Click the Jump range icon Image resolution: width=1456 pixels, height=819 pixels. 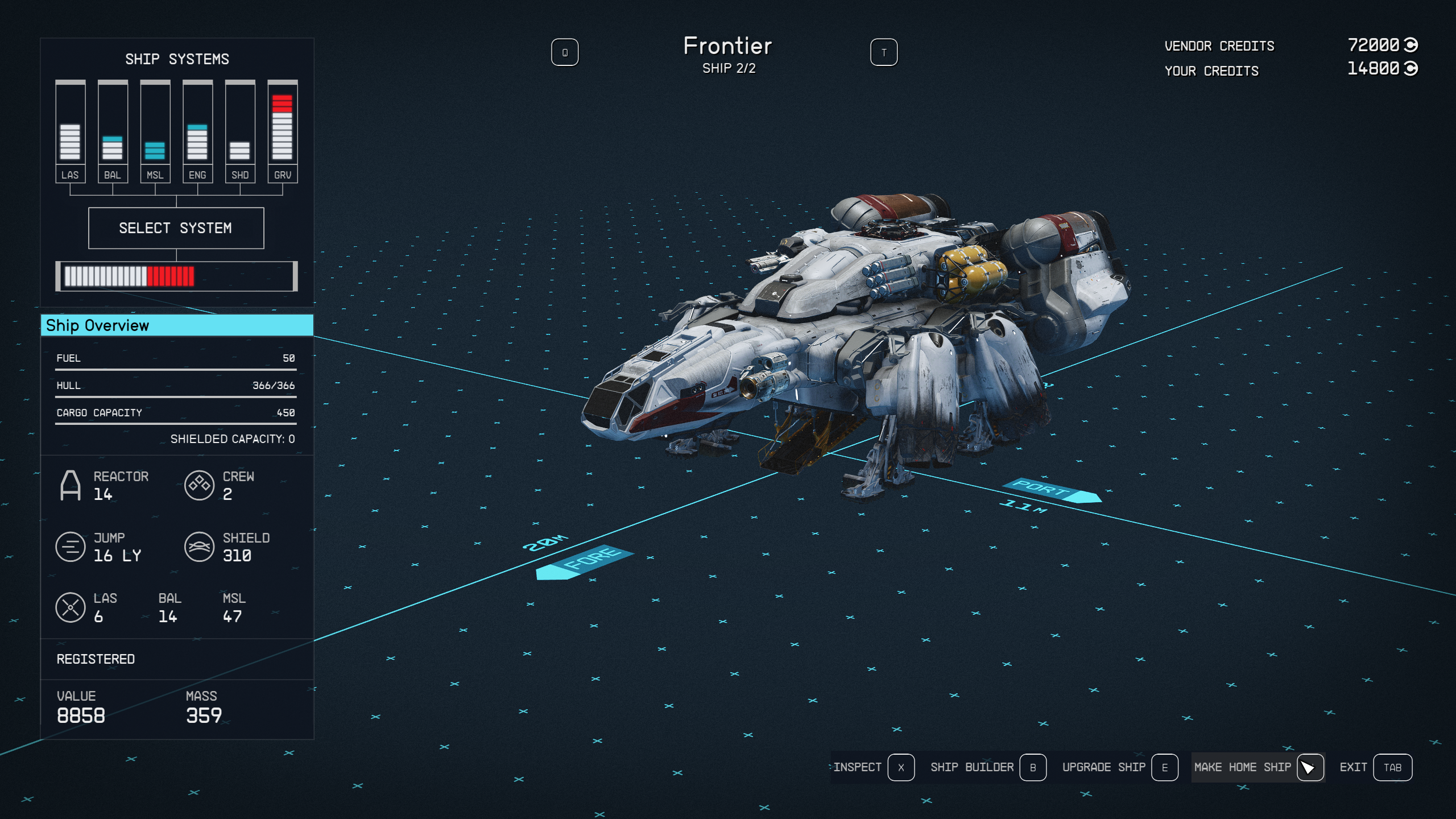pyautogui.click(x=71, y=547)
